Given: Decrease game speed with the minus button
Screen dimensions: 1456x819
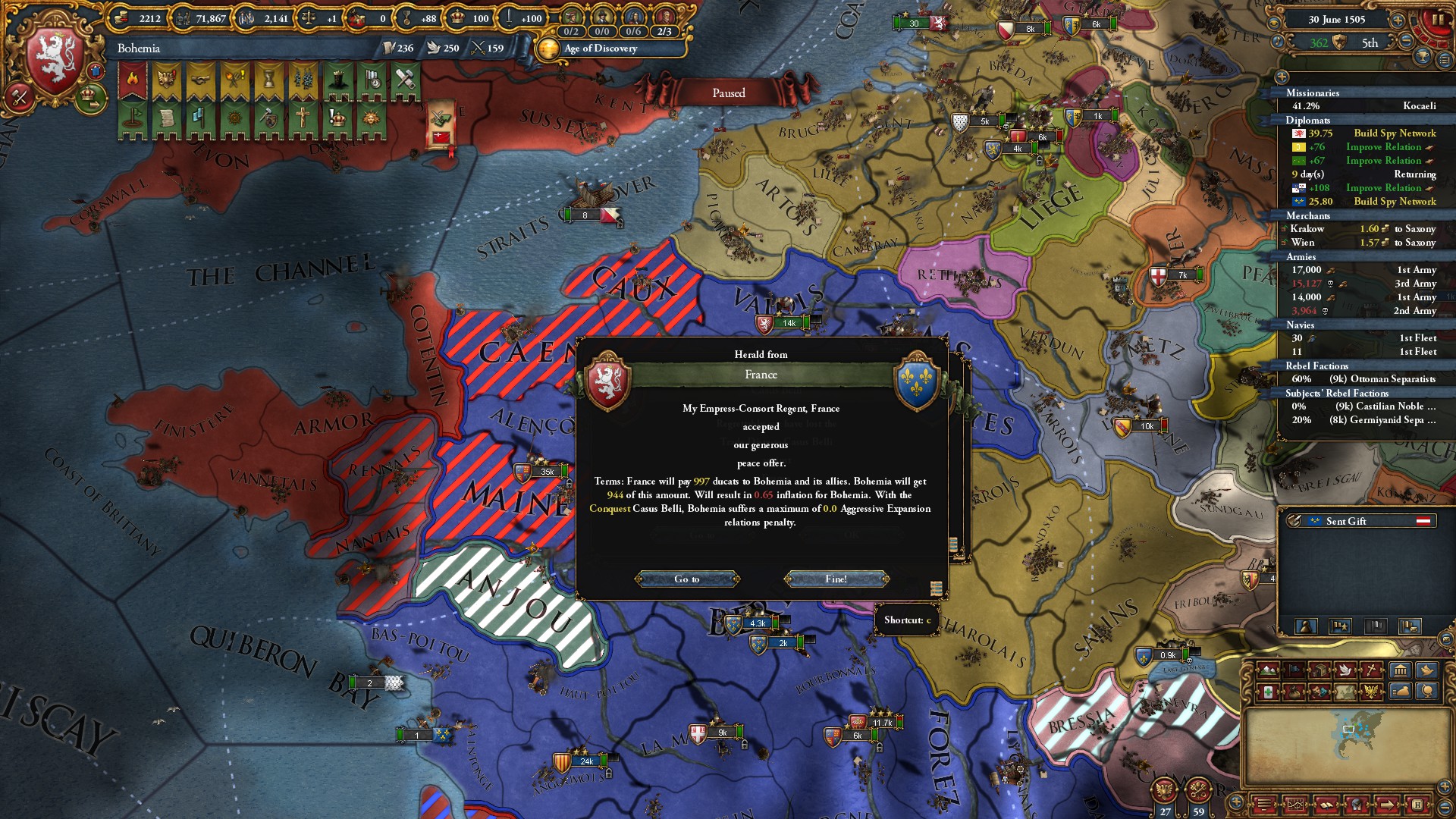Looking at the screenshot, I should (1405, 42).
